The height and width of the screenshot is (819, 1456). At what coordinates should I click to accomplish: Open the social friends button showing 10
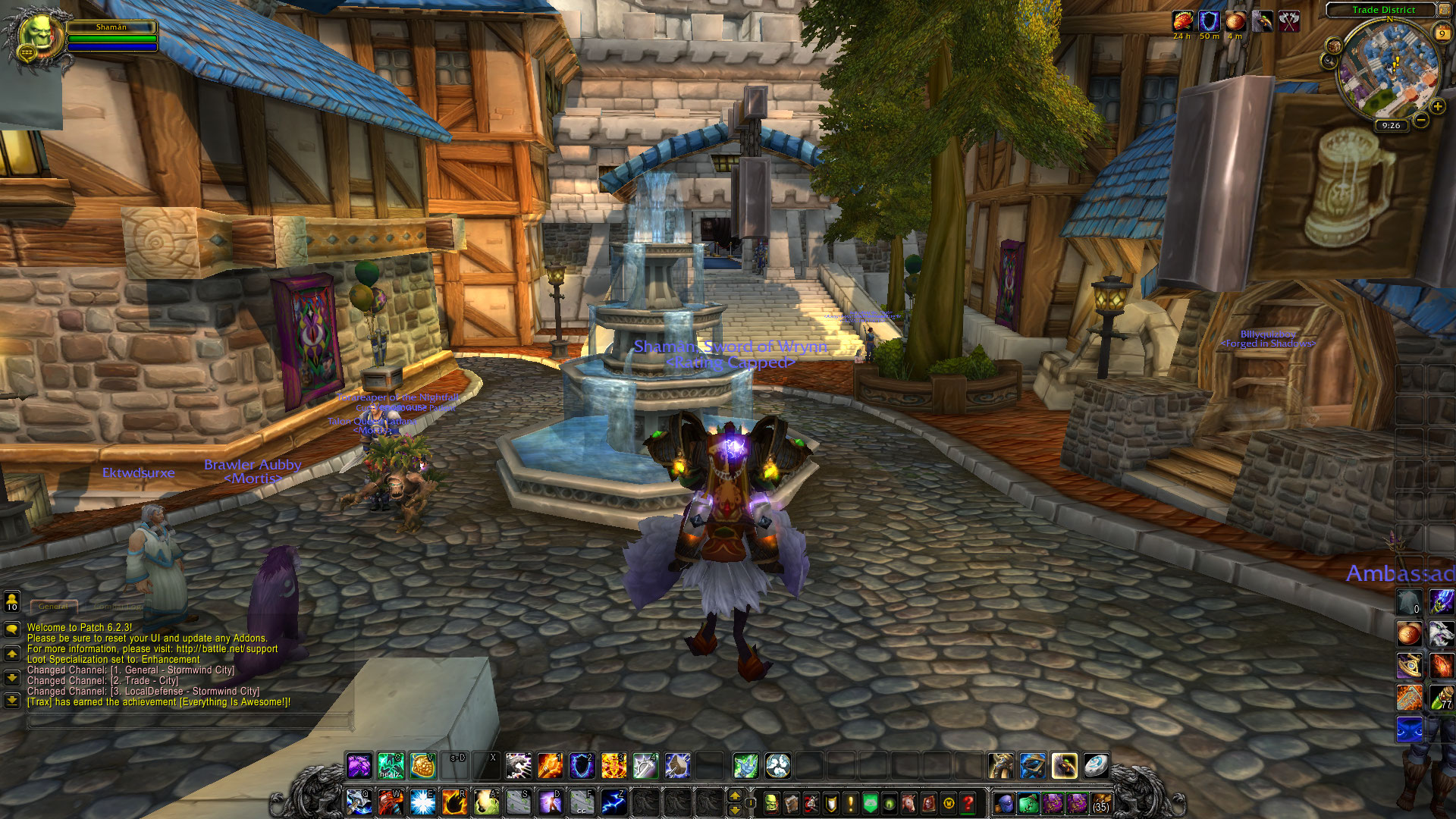[x=12, y=602]
